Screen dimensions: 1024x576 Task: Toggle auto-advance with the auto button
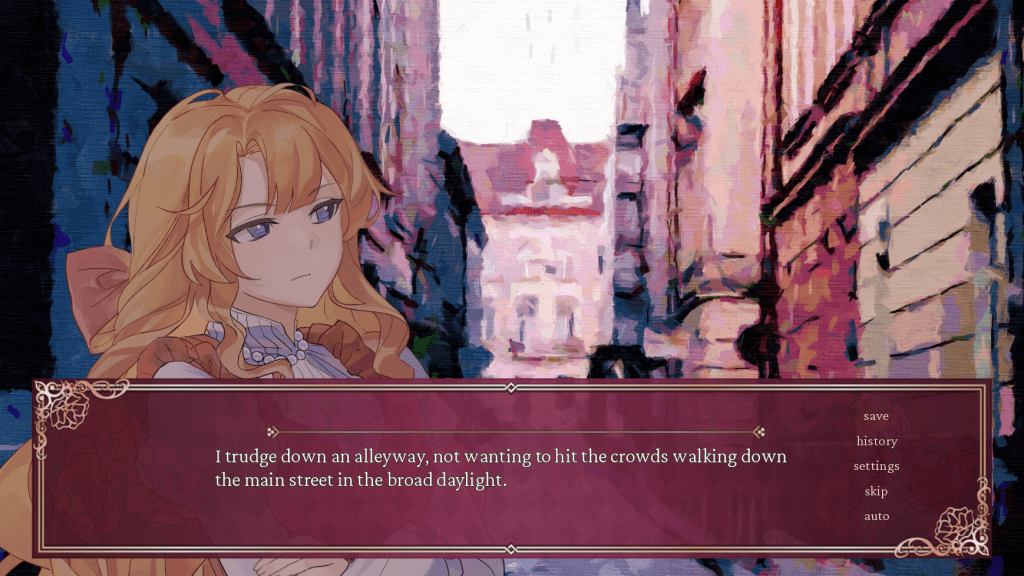876,516
